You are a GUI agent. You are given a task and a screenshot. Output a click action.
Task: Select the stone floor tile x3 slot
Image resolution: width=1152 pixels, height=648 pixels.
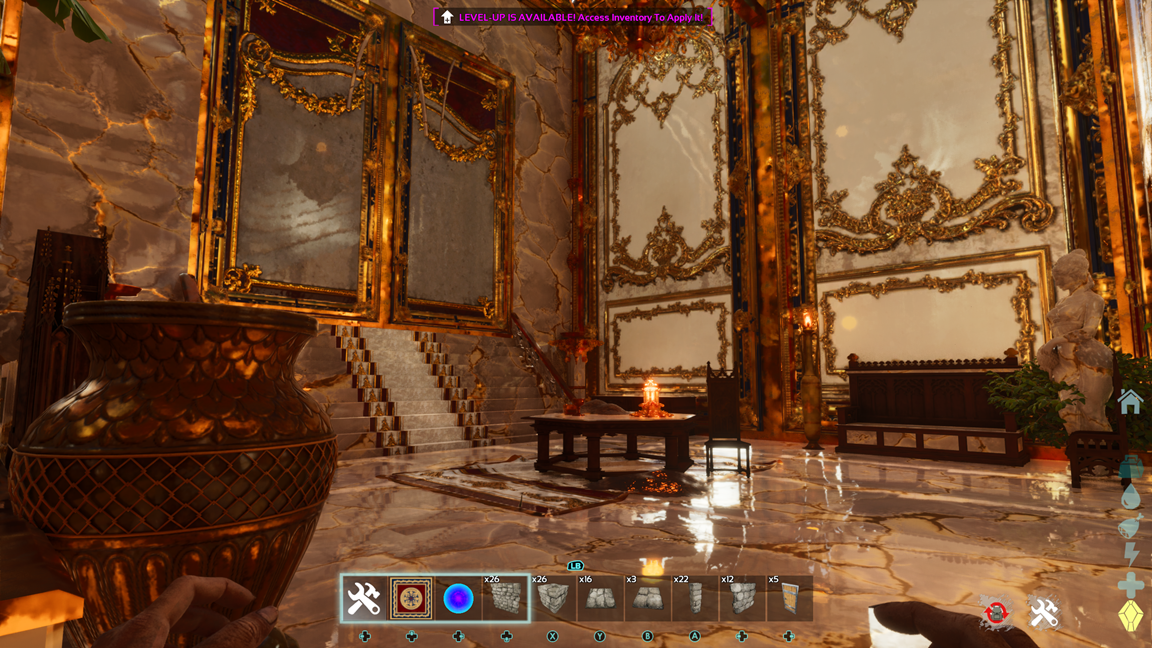coord(647,598)
